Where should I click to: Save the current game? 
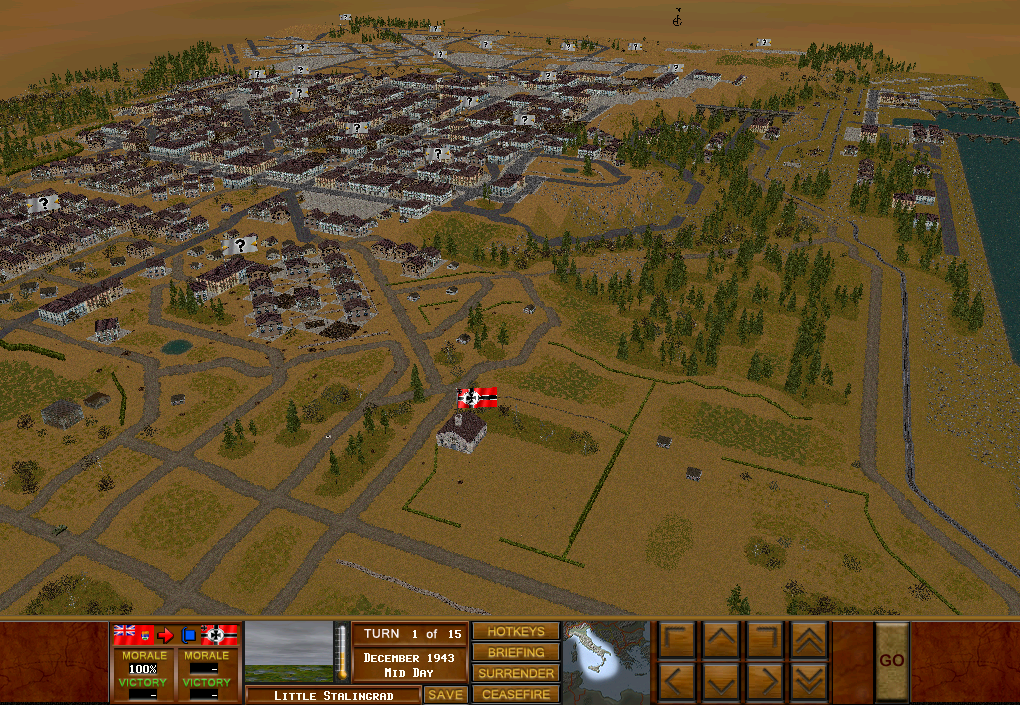445,695
